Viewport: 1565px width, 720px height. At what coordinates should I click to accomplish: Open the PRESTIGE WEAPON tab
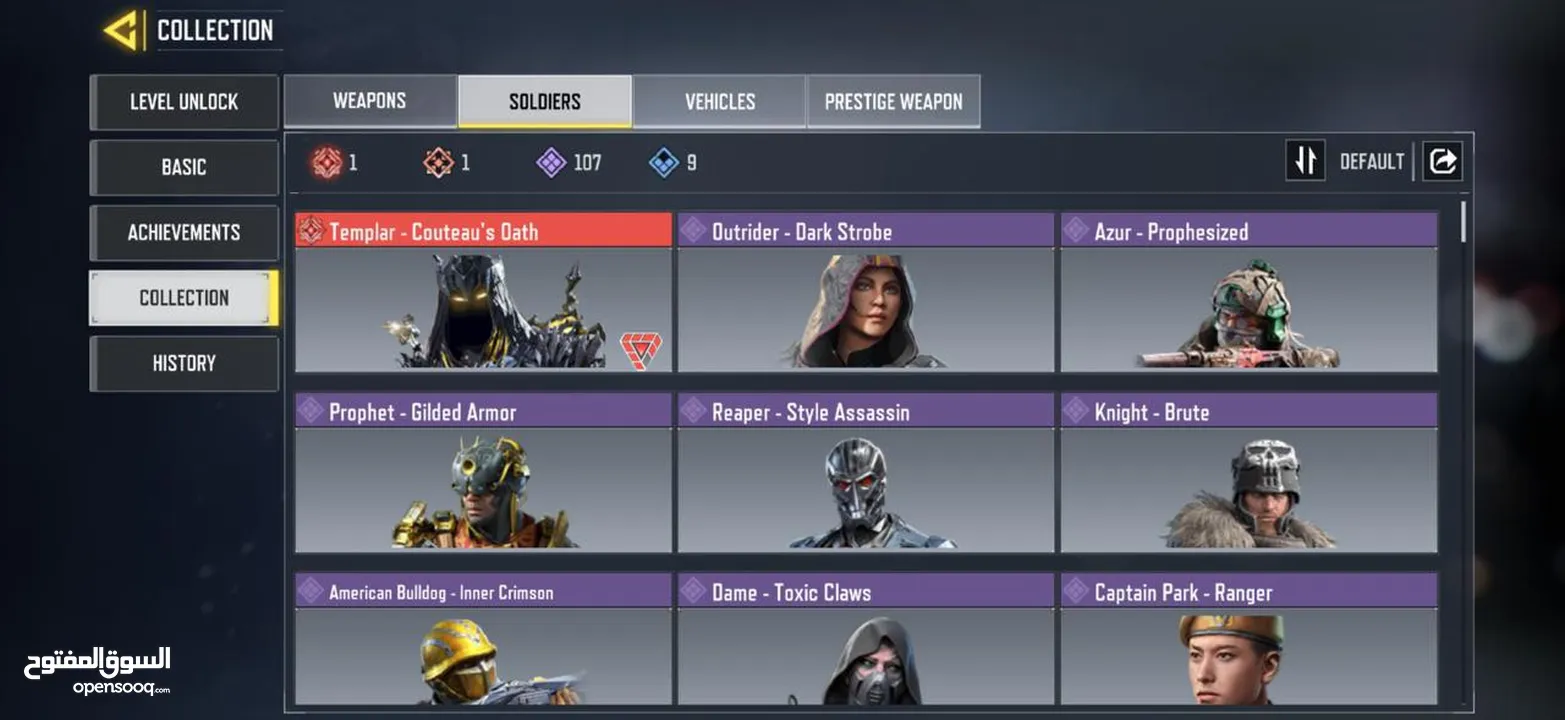point(893,100)
